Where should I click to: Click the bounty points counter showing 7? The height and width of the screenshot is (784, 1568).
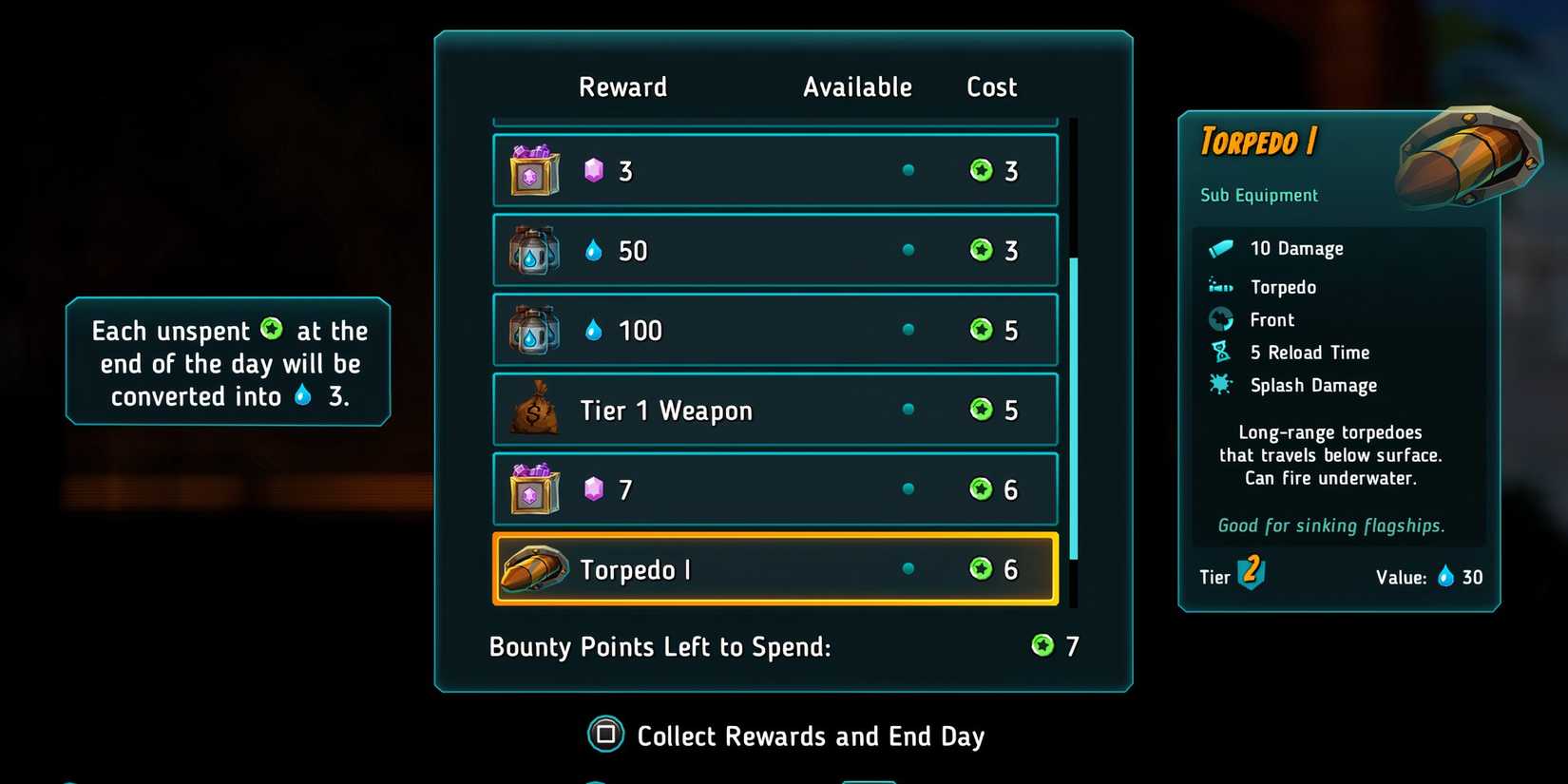(1057, 645)
